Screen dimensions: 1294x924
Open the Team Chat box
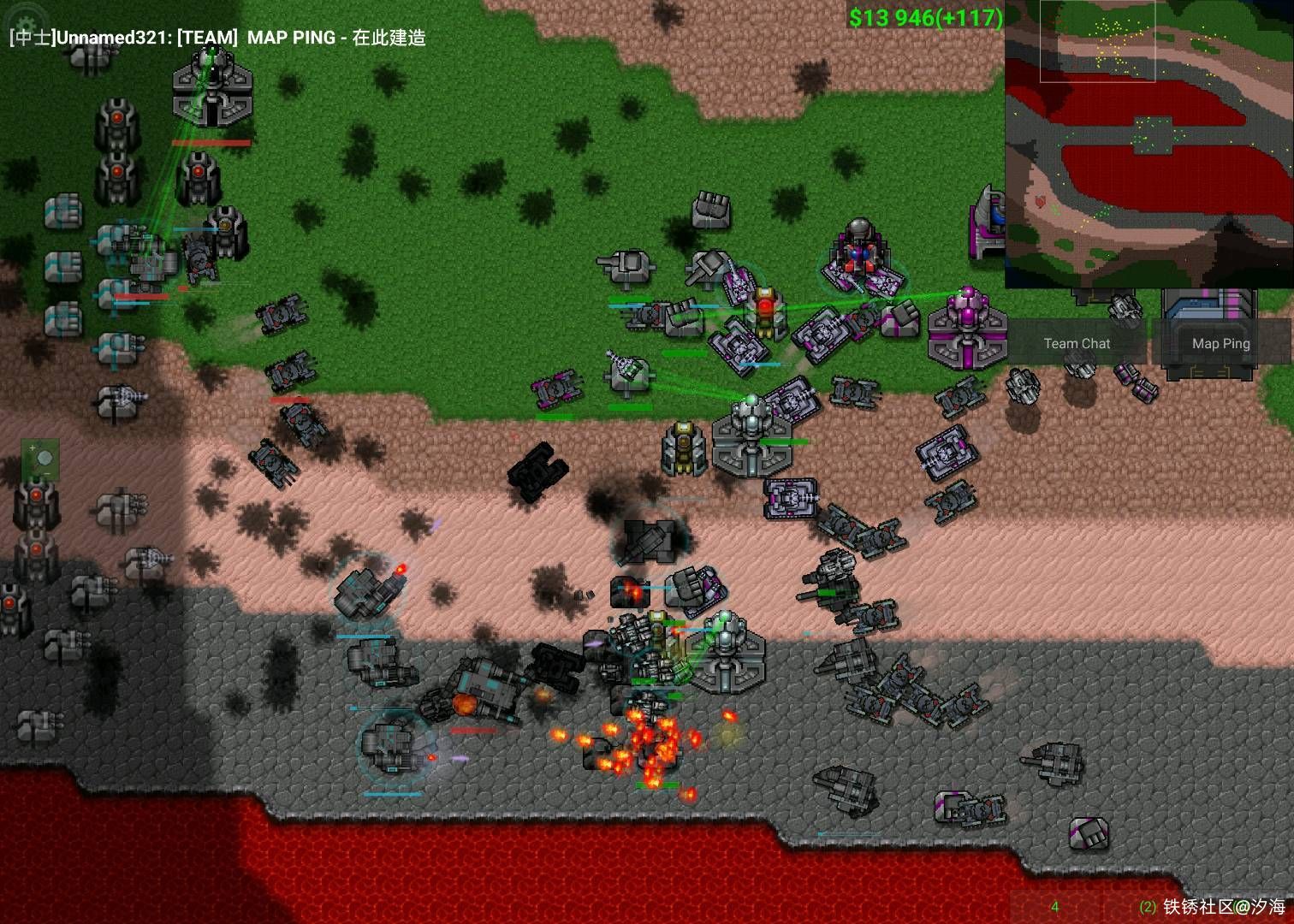click(x=1077, y=344)
